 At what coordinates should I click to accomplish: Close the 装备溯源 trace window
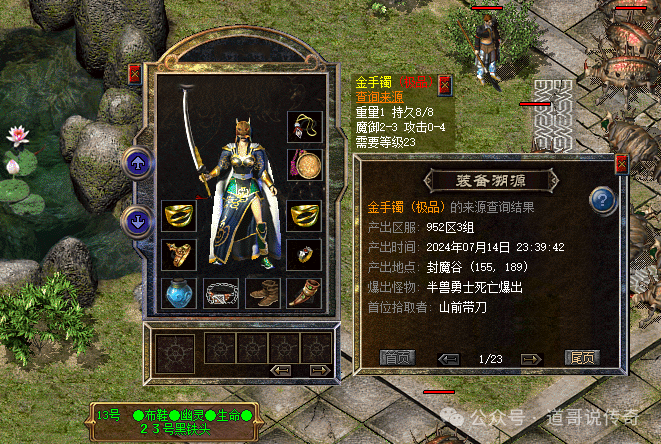(x=621, y=164)
